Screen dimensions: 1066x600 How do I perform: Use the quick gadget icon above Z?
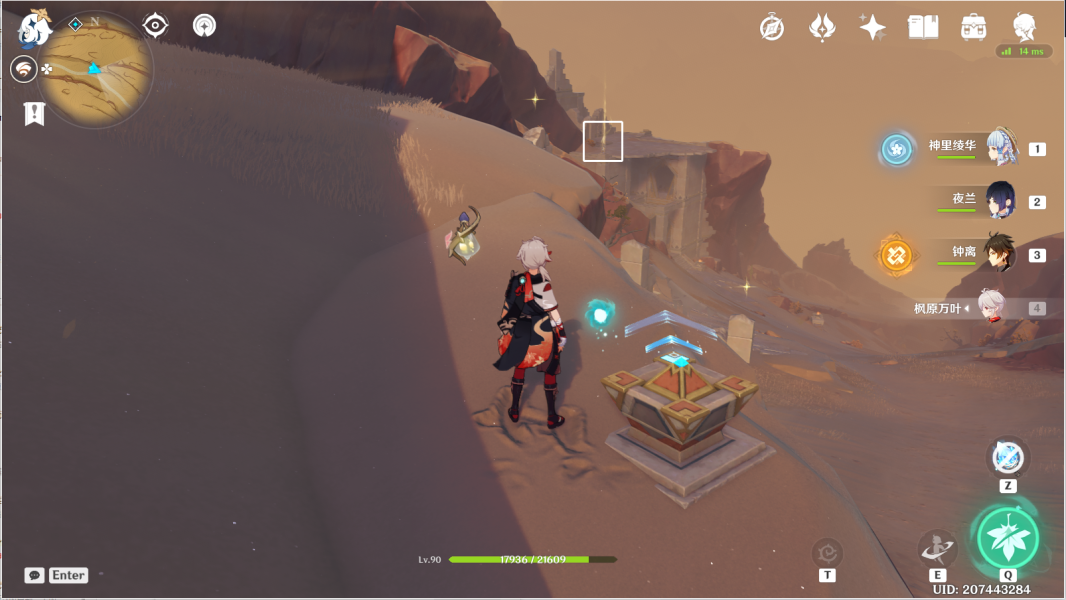[1008, 457]
